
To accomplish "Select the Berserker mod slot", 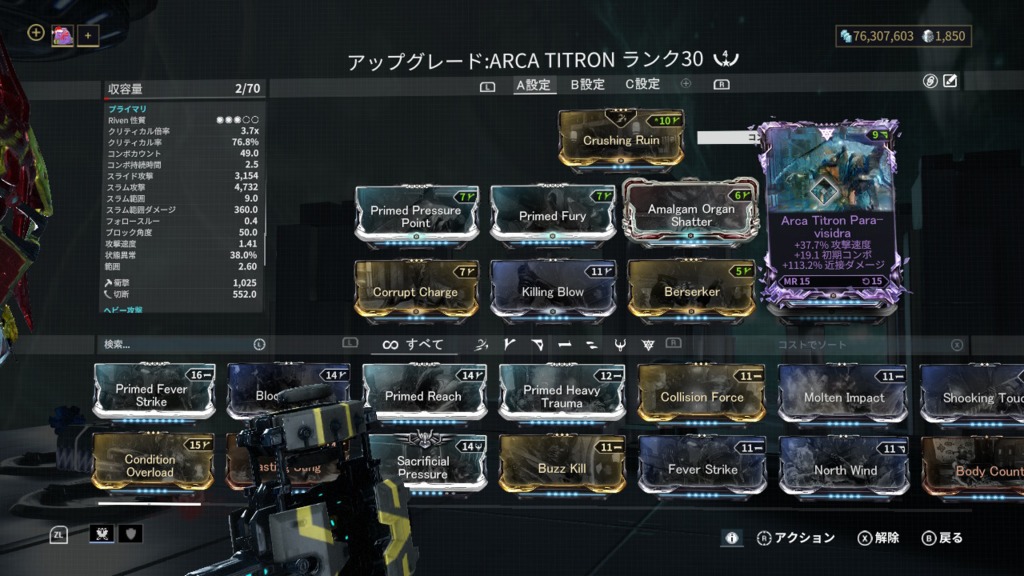I will click(691, 291).
